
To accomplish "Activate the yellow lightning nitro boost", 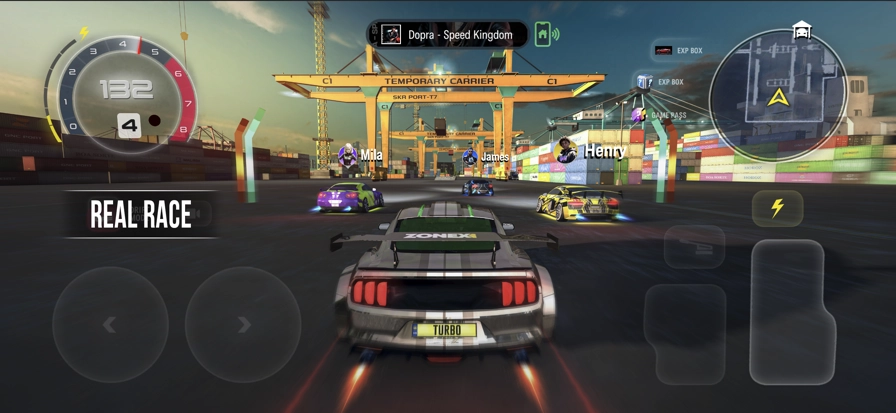I will coord(777,208).
